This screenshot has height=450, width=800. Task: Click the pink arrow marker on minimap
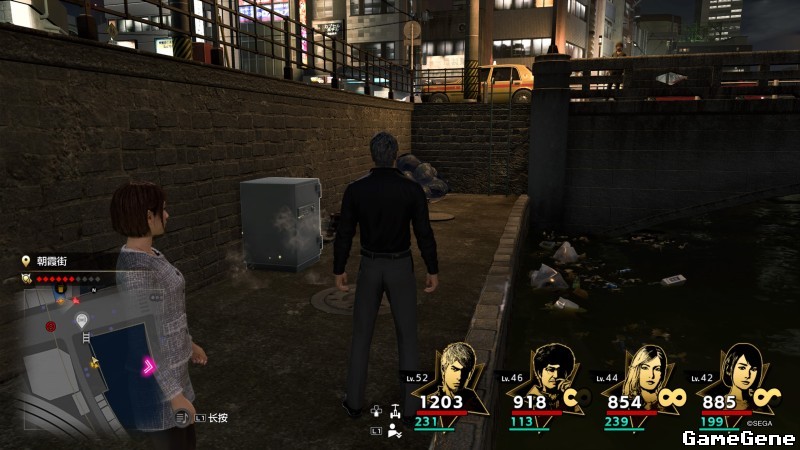click(x=148, y=367)
